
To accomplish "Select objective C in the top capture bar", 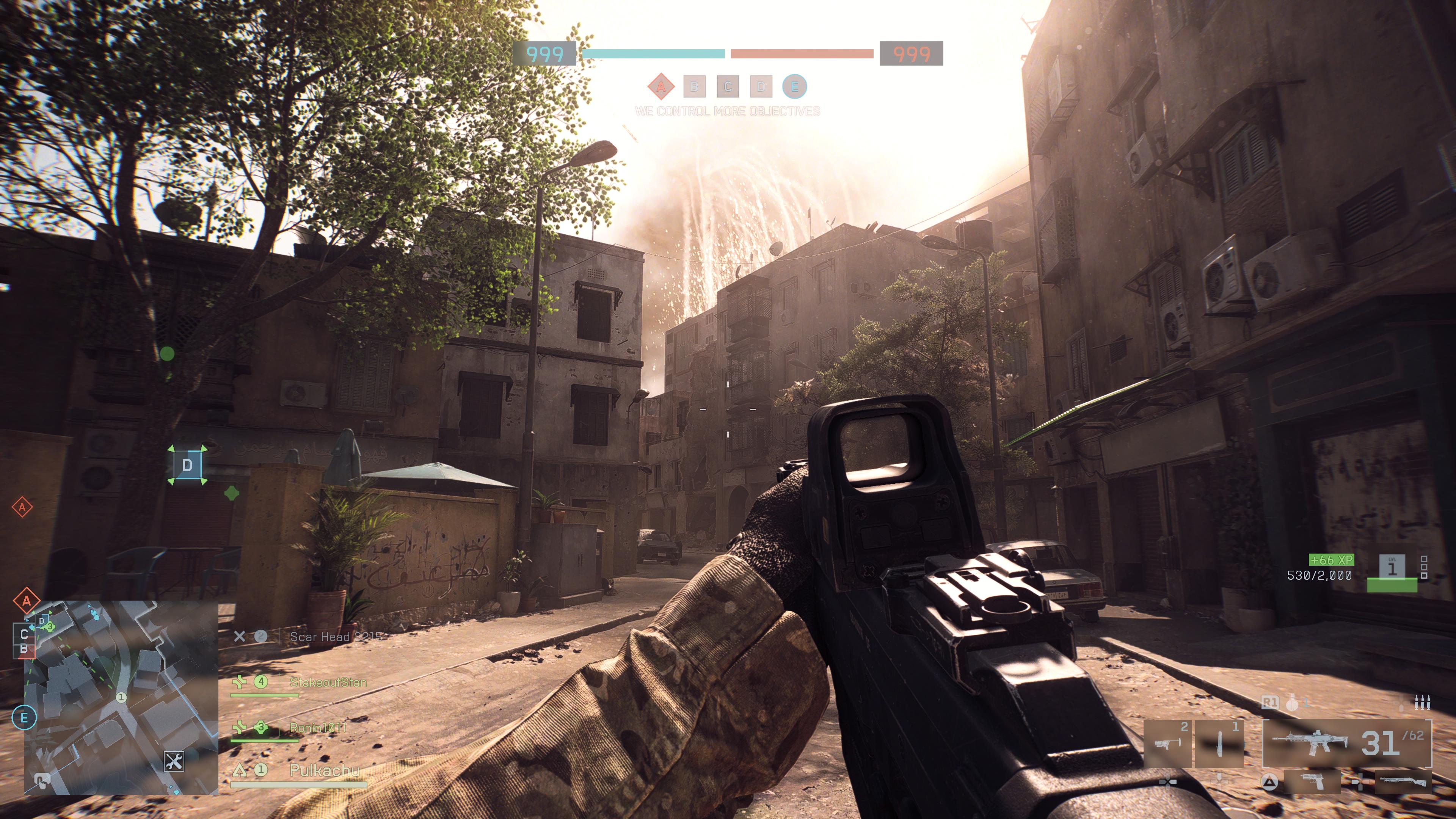I will [728, 86].
